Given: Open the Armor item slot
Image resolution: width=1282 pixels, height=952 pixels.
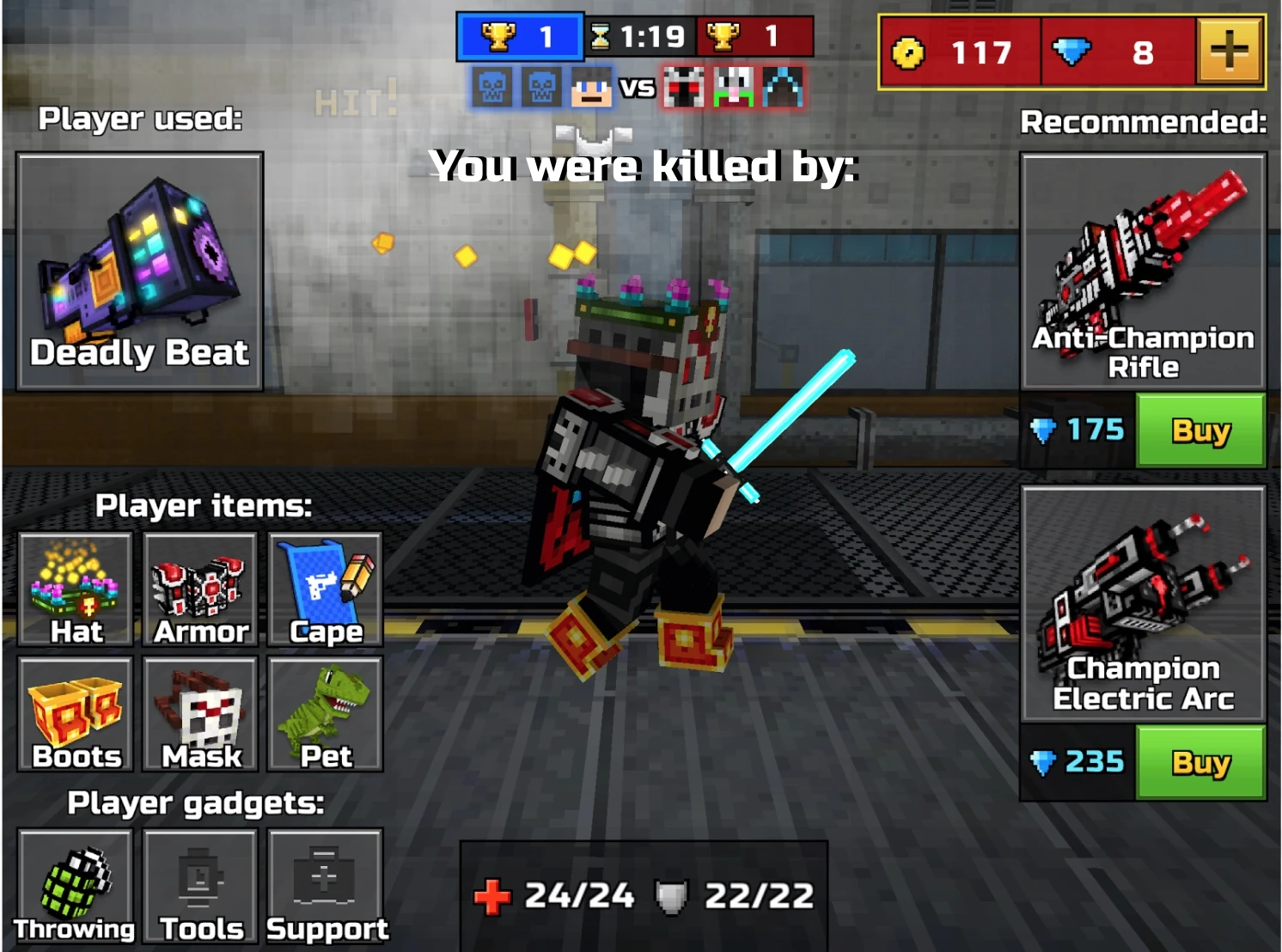Looking at the screenshot, I should [199, 589].
